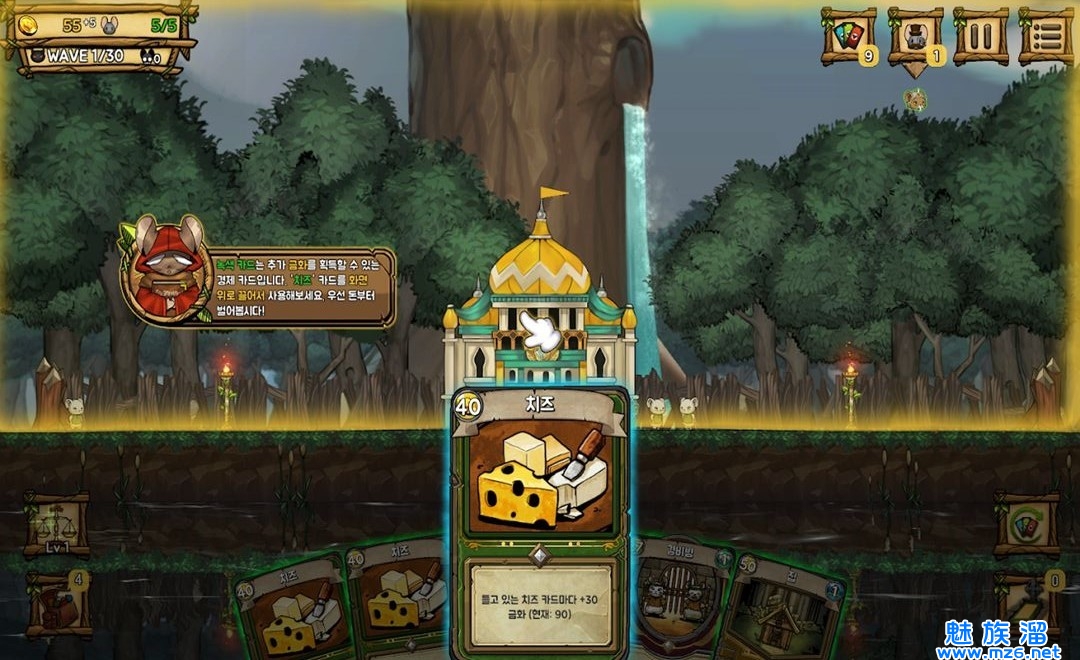The image size is (1080, 660).
Task: Choose the 경비방 guard room card
Action: 682,595
